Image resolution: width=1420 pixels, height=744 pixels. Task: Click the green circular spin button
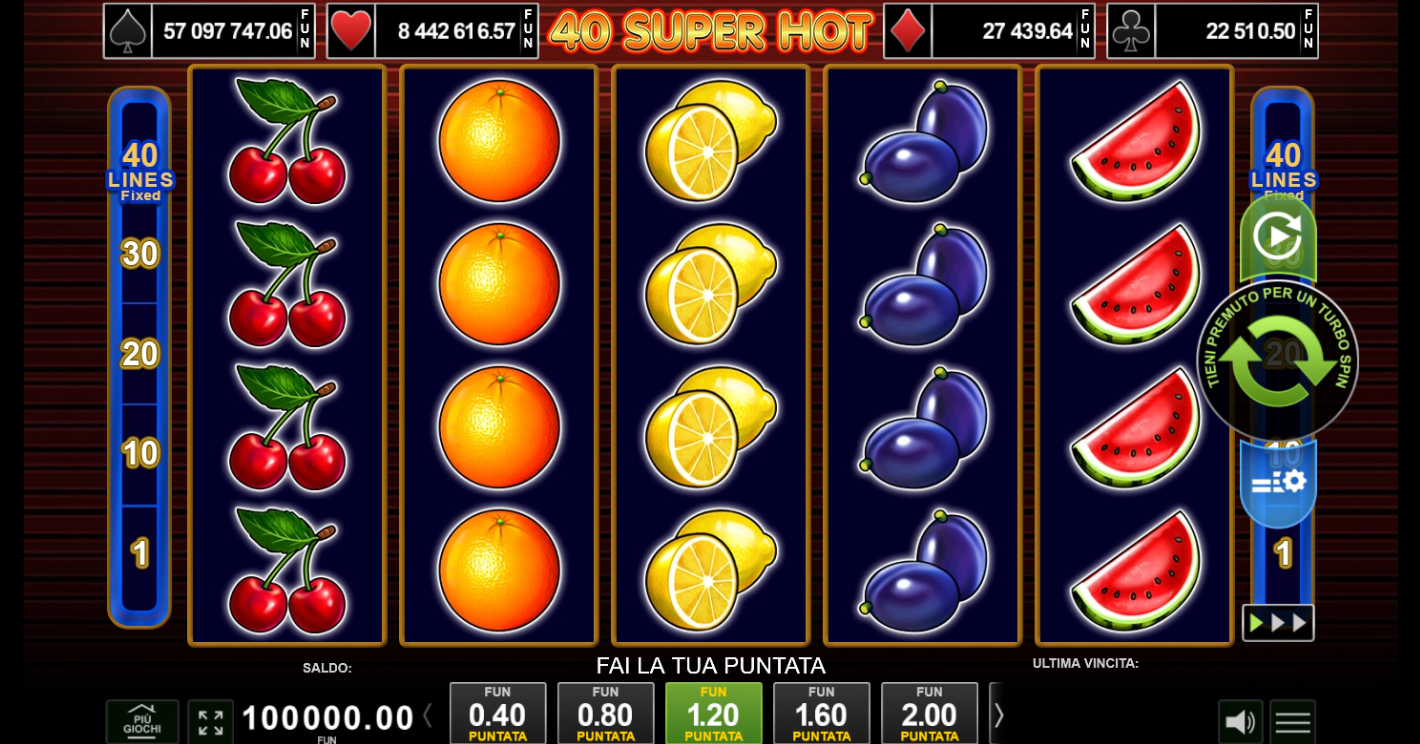1277,361
